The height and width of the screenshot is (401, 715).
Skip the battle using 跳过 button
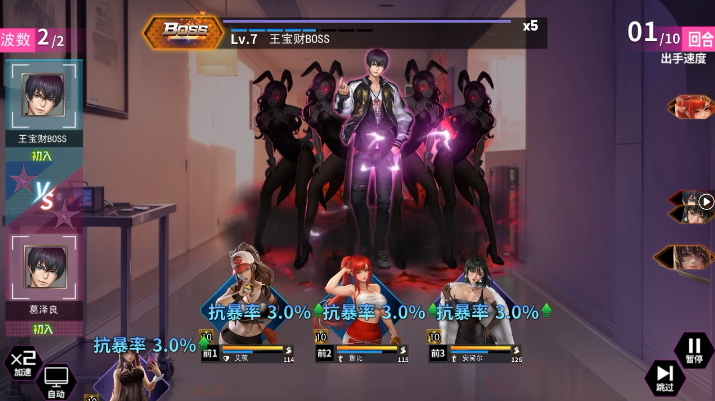(x=665, y=377)
